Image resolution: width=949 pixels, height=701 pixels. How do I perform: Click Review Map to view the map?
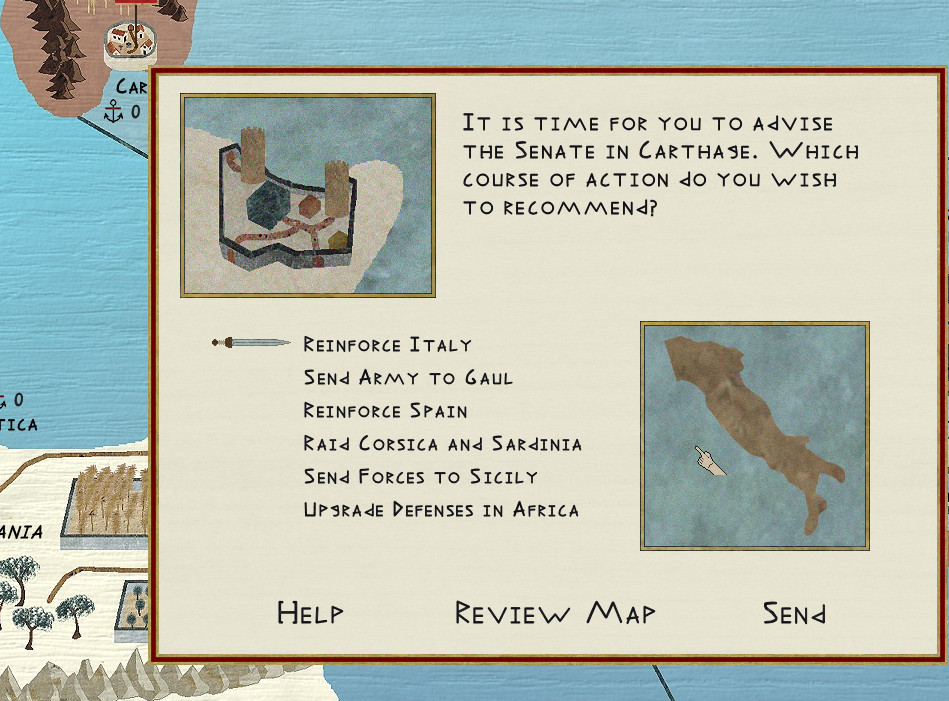[x=555, y=613]
